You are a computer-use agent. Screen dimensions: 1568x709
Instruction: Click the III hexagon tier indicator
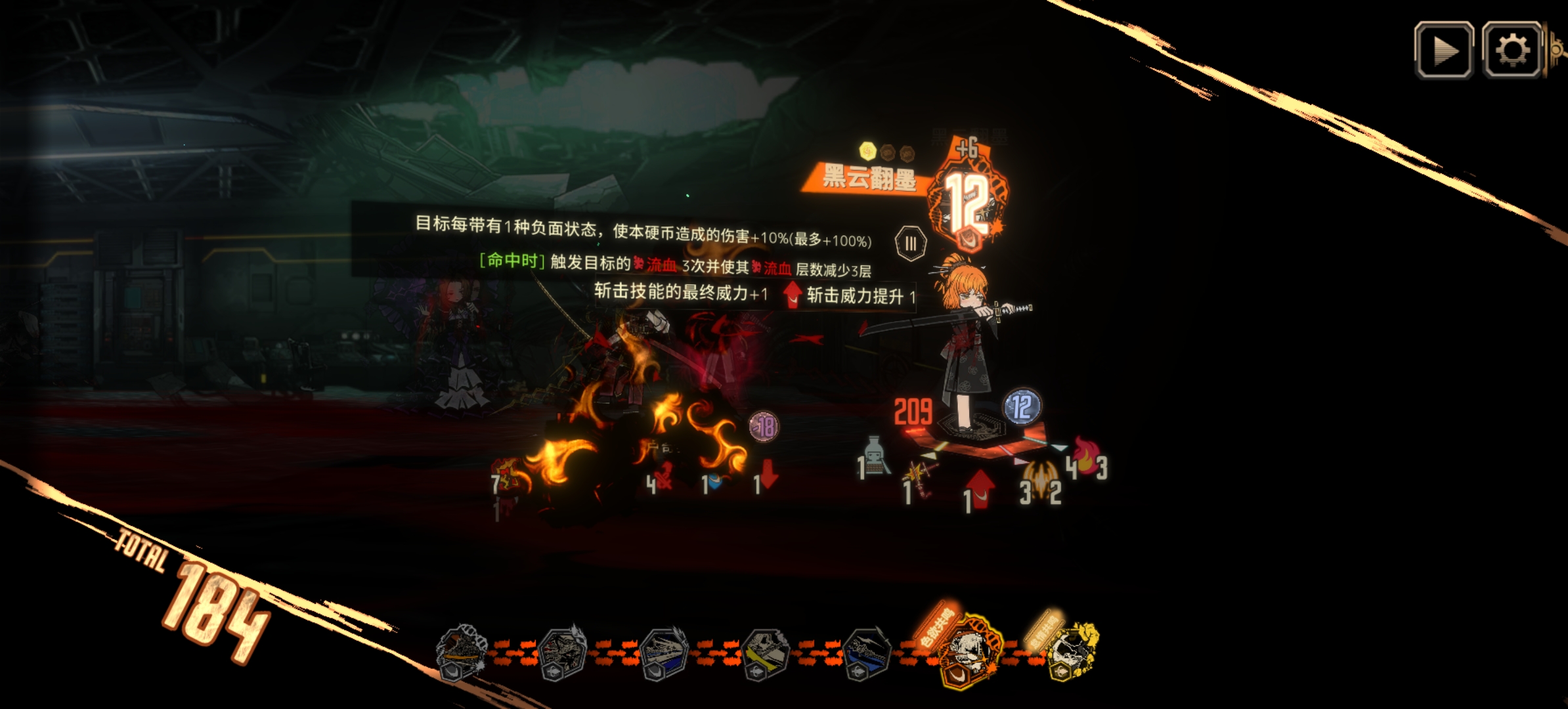tap(911, 242)
